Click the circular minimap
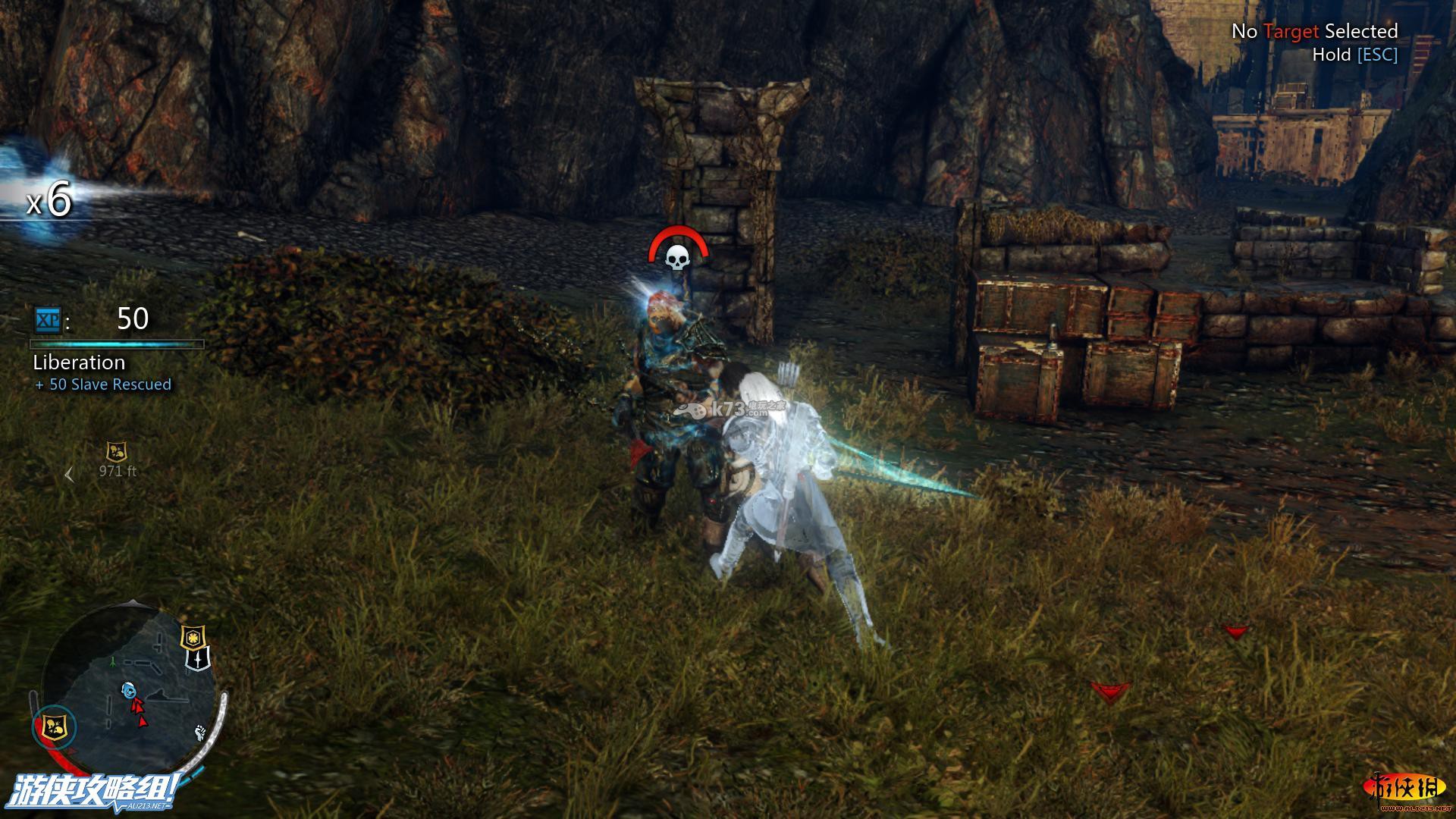Viewport: 1456px width, 819px height. (129, 686)
